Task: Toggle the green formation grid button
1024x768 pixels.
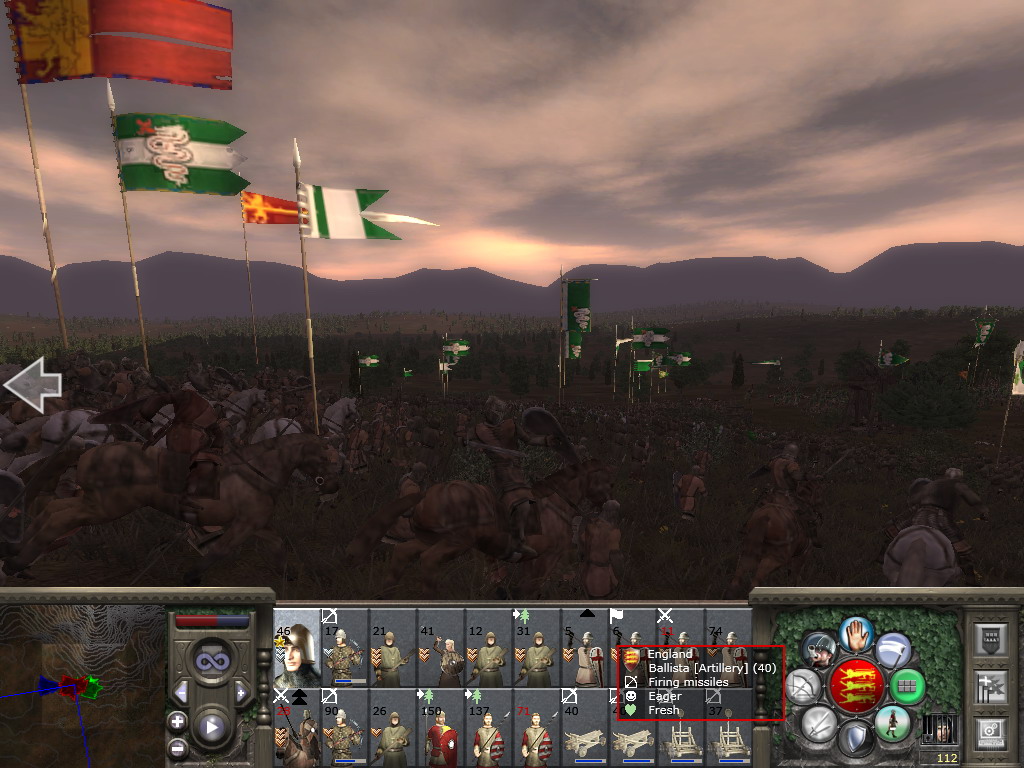Action: pyautogui.click(x=907, y=686)
